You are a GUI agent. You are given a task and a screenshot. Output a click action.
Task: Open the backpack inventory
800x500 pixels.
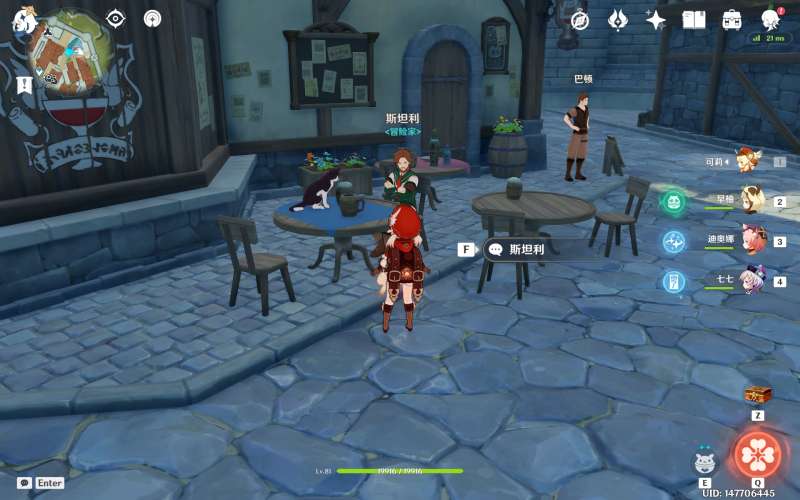click(x=732, y=20)
